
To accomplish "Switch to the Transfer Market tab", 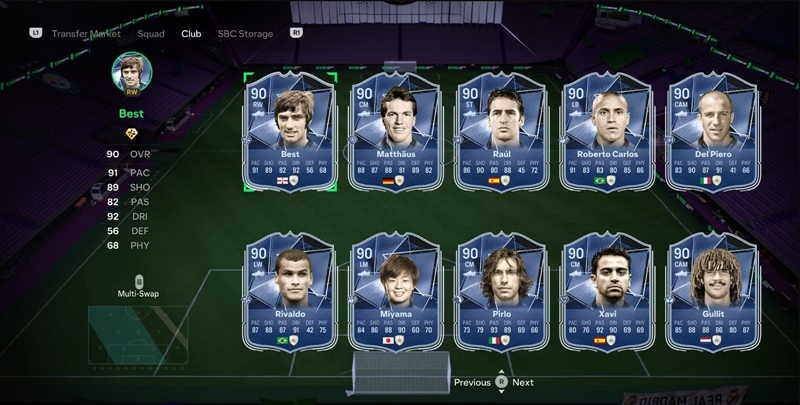I will coord(86,33).
